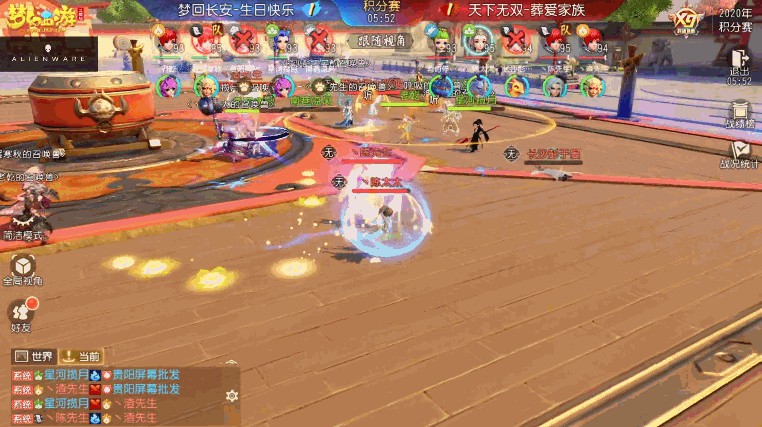This screenshot has width=762, height=427.
Task: Activate the 全局视角 global view
Action: click(22, 268)
